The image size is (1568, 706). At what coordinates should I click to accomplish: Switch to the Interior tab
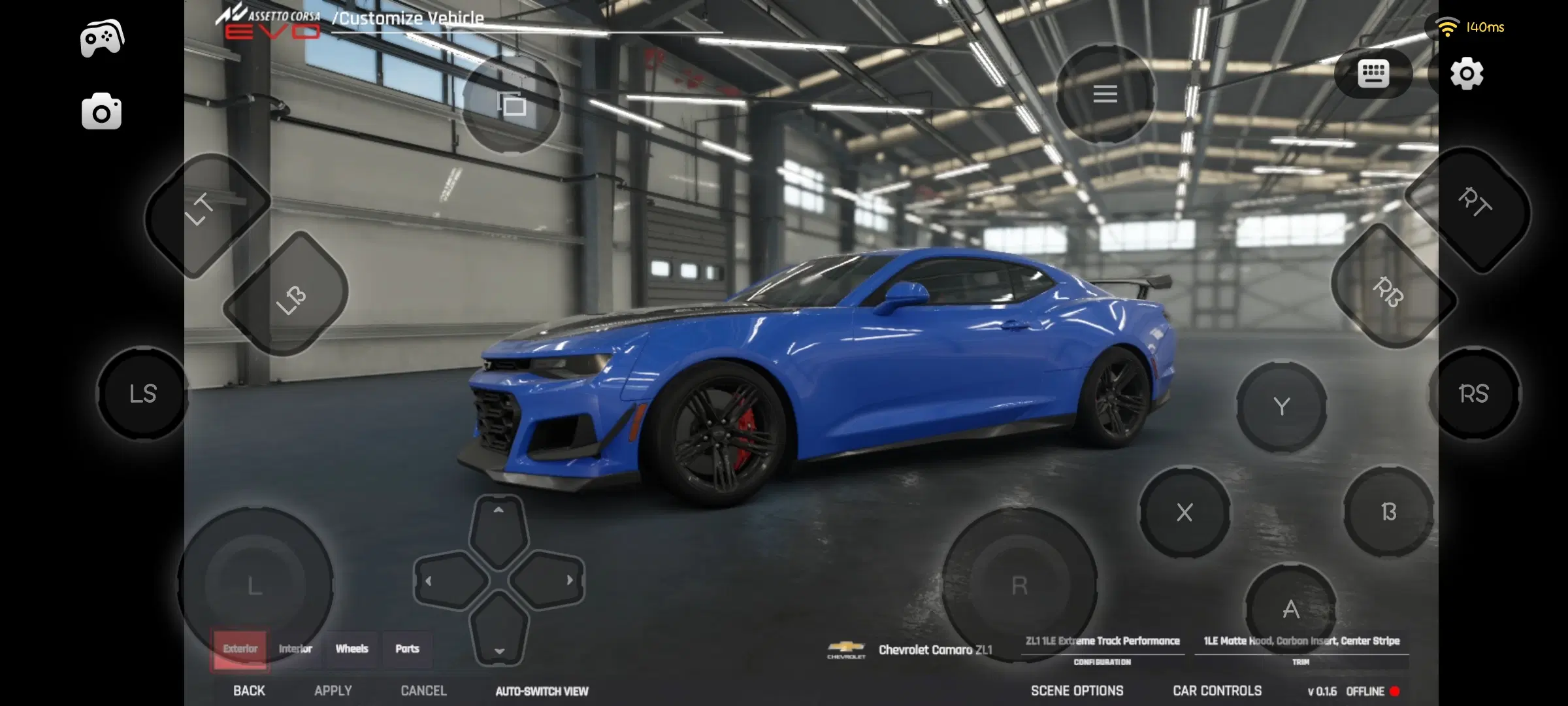click(295, 648)
